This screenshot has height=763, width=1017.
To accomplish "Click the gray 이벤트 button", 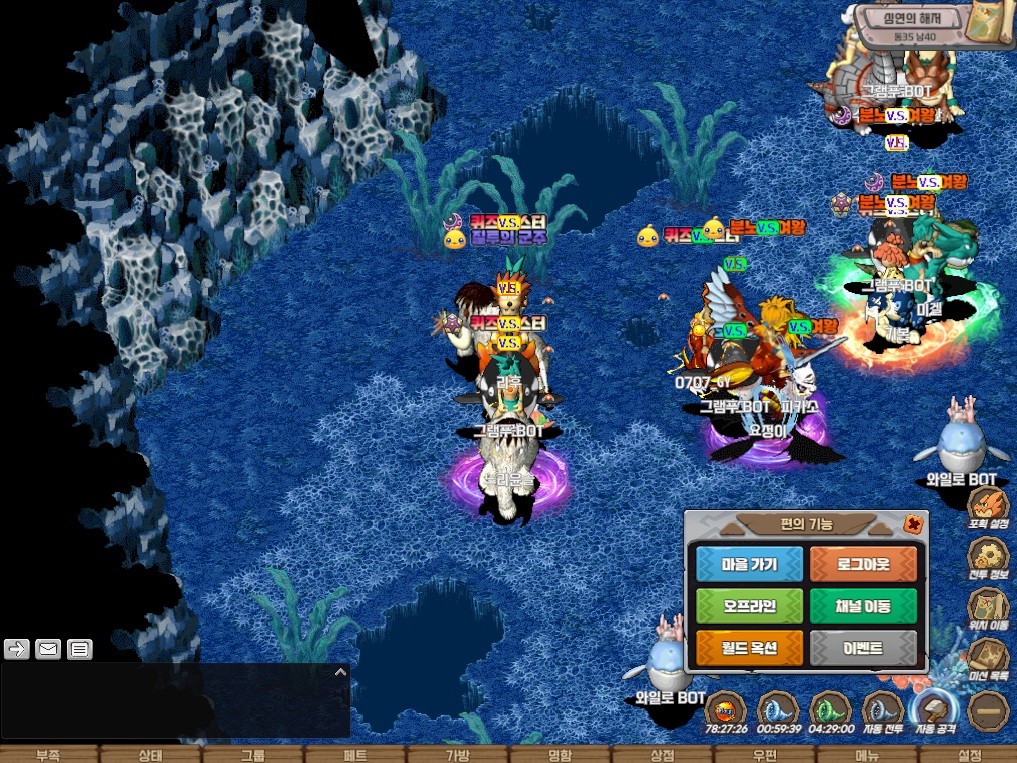I will click(x=863, y=648).
